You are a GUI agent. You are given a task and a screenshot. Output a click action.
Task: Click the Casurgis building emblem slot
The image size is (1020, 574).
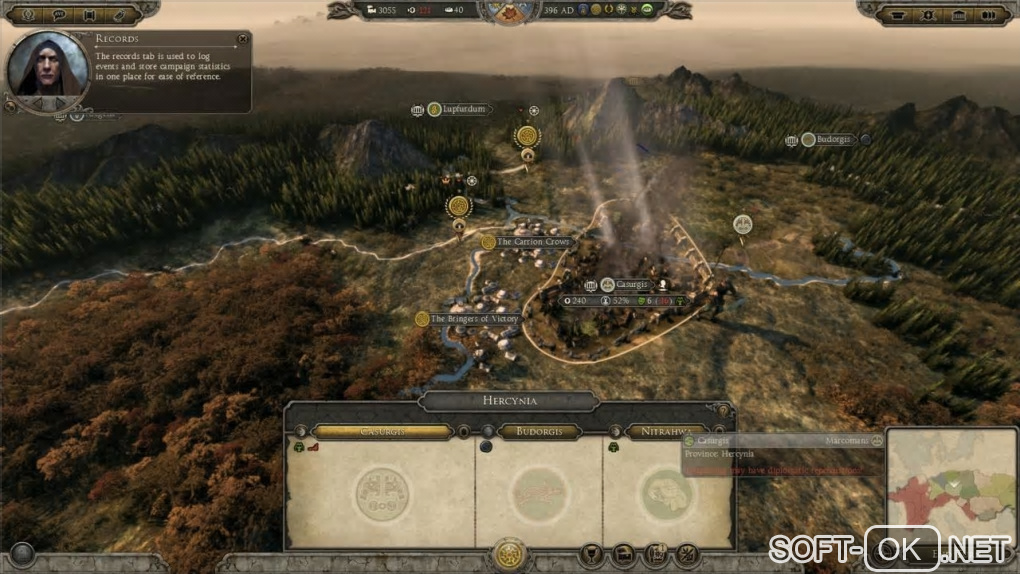pos(383,492)
